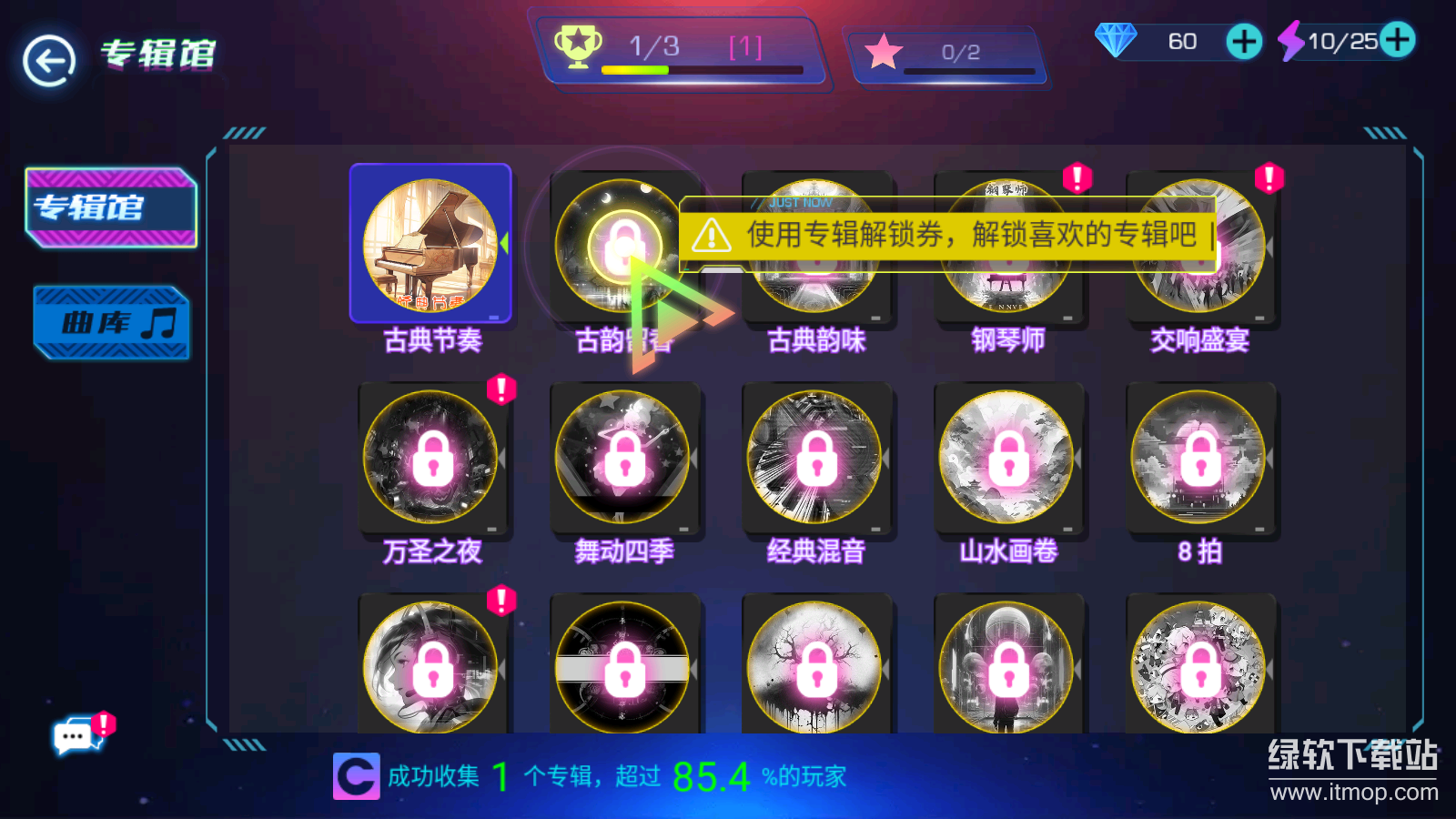Image resolution: width=1456 pixels, height=819 pixels.
Task: Select the 专辑馆 sidebar tab
Action: tap(111, 207)
